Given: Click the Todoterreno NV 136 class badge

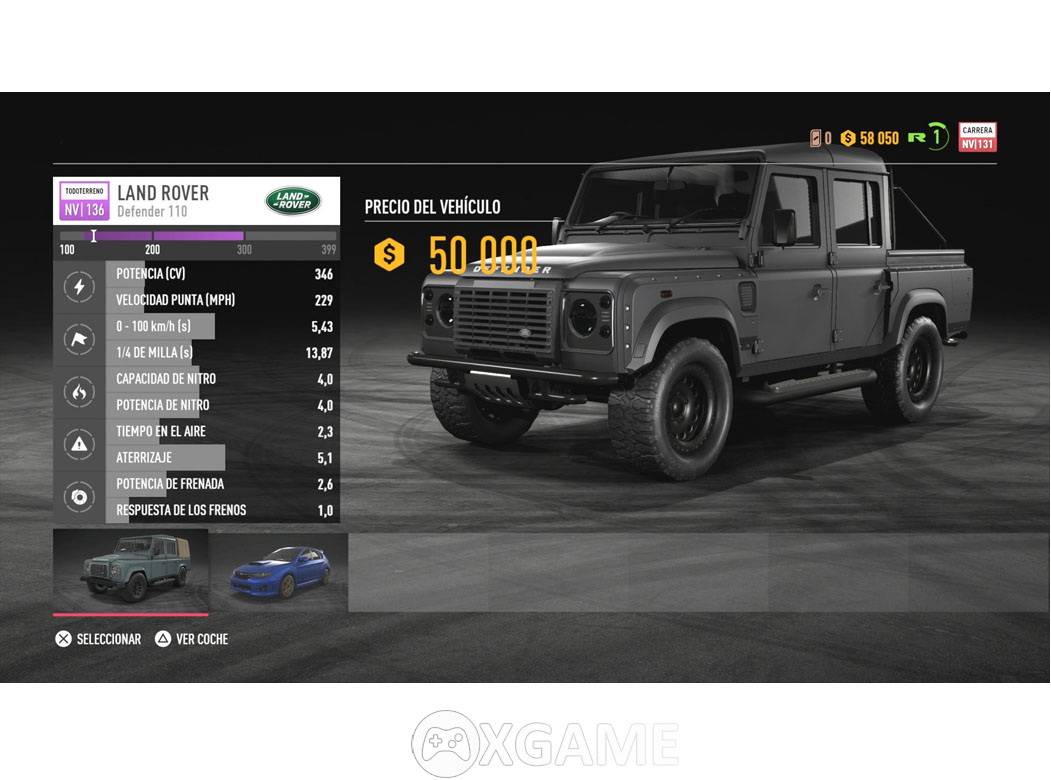Looking at the screenshot, I should [84, 201].
